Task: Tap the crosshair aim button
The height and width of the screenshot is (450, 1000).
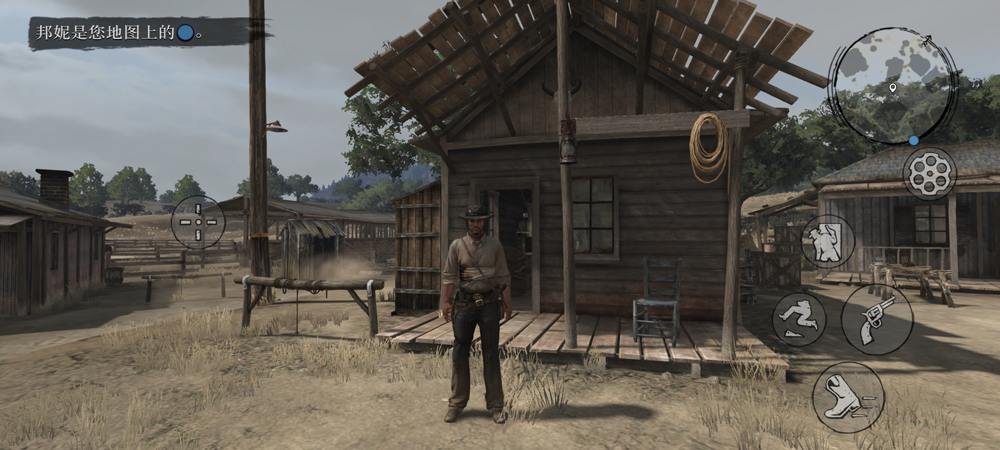Action: pos(198,222)
